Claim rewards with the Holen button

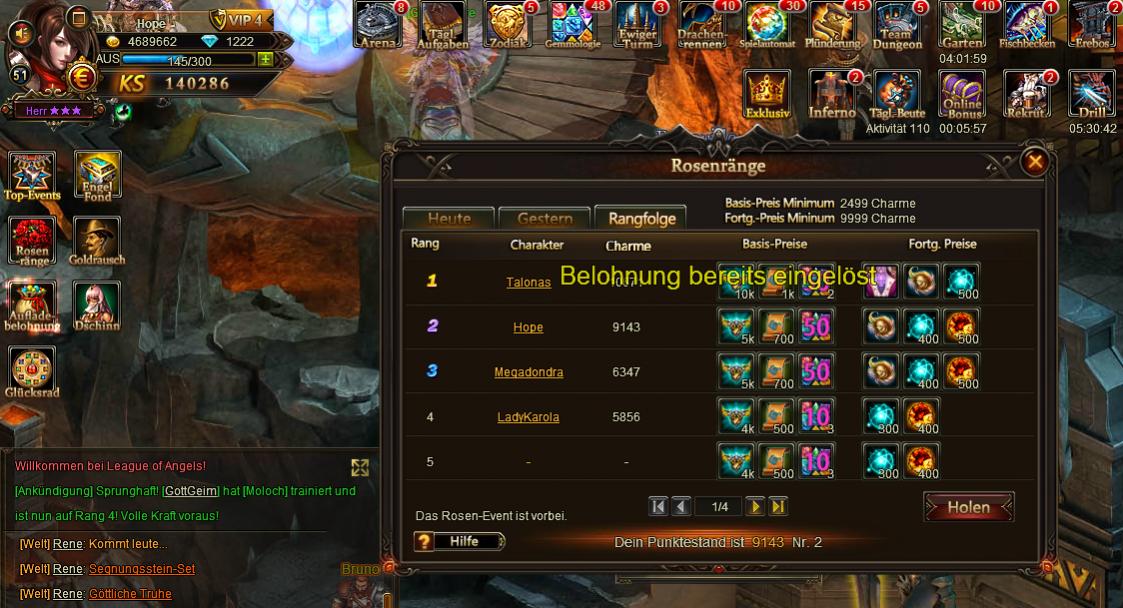point(968,507)
